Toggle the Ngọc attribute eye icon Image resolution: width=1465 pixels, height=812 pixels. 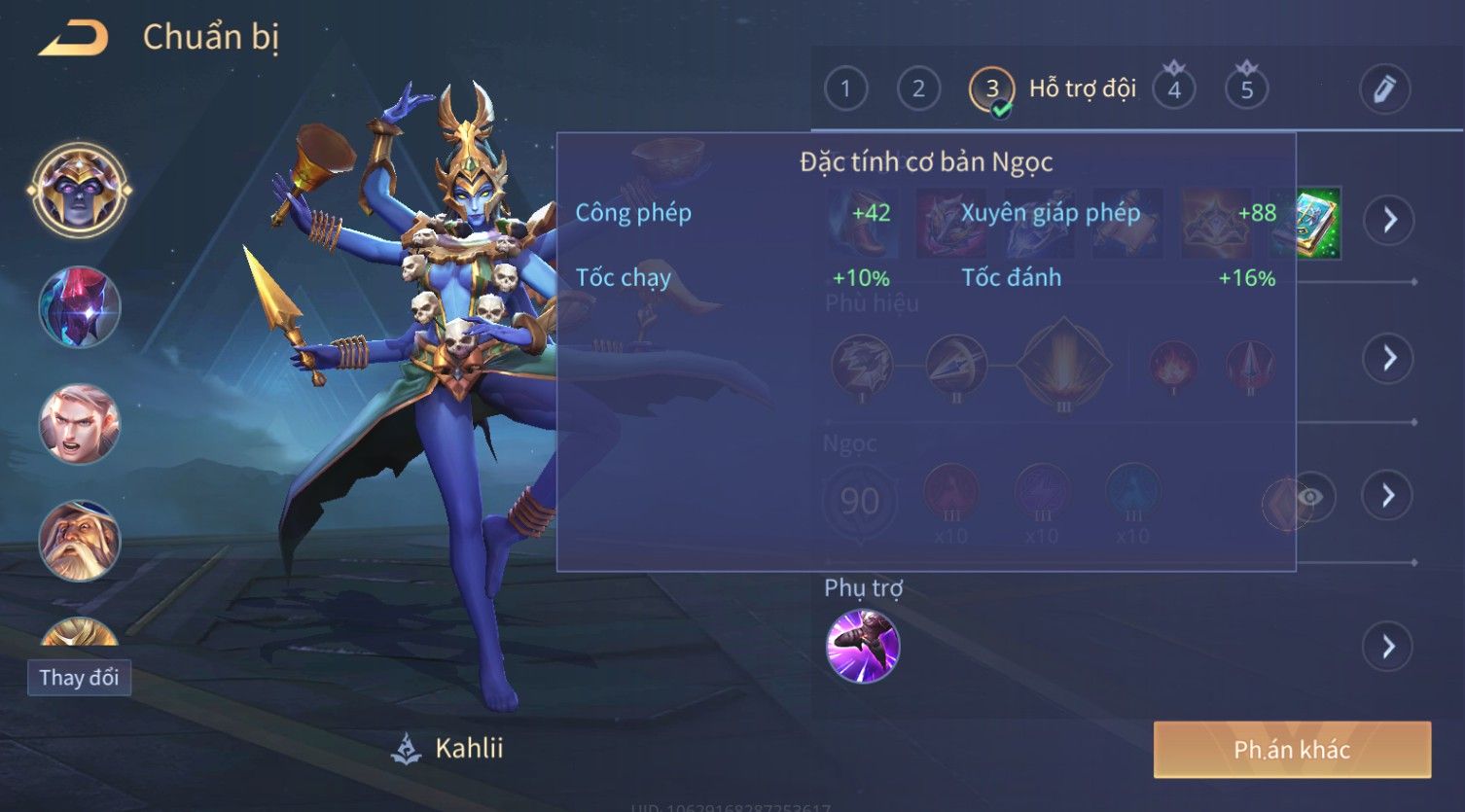point(1310,498)
